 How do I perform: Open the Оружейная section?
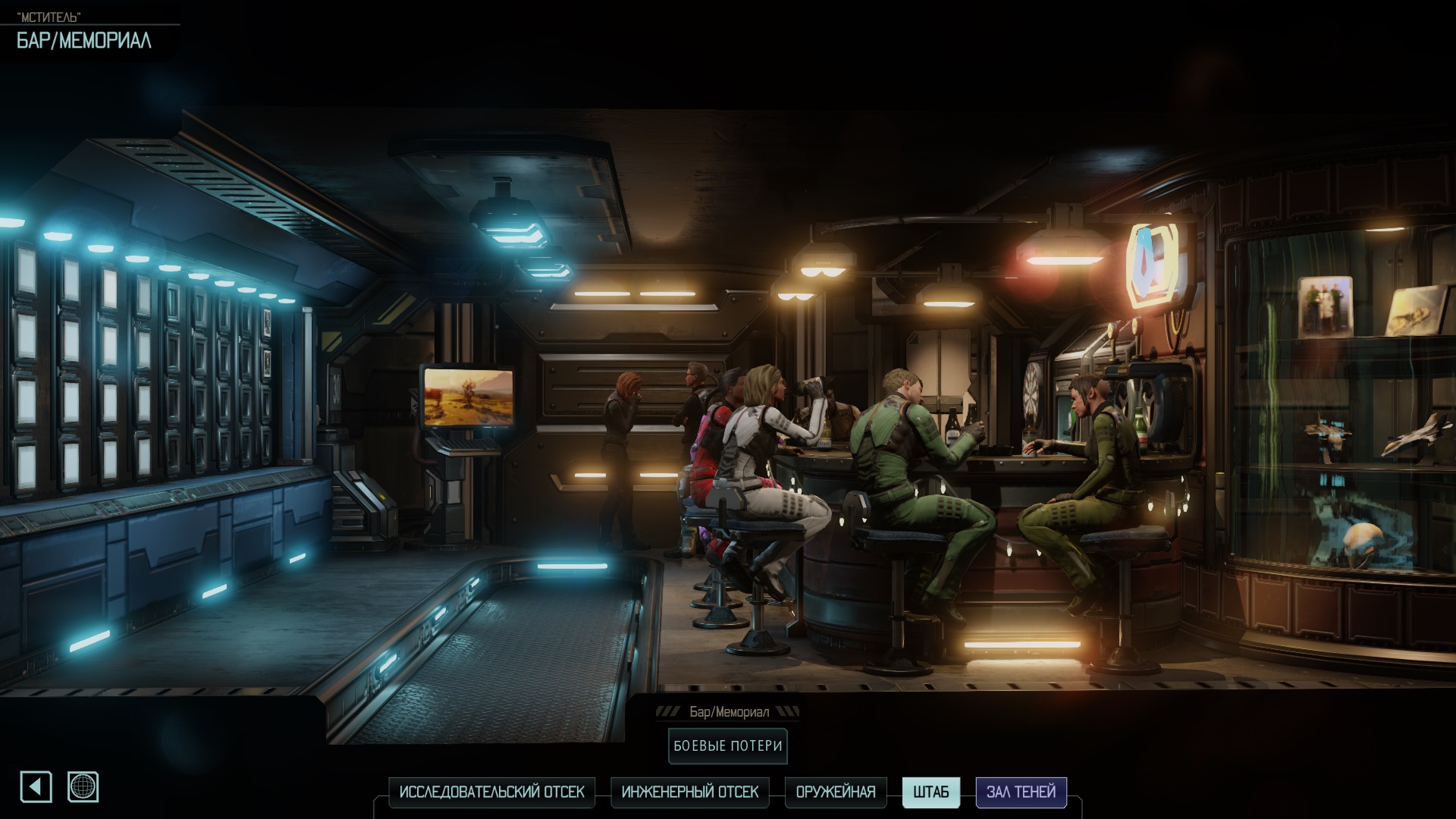836,792
